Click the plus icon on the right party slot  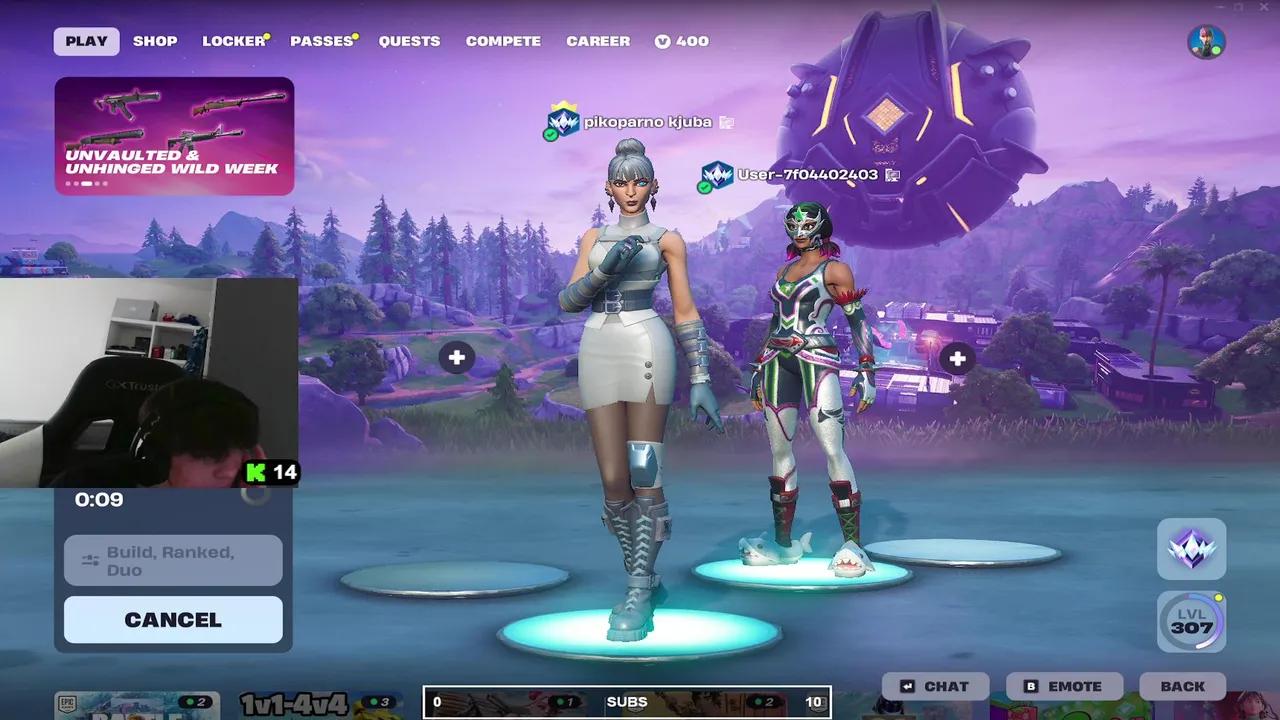[956, 357]
